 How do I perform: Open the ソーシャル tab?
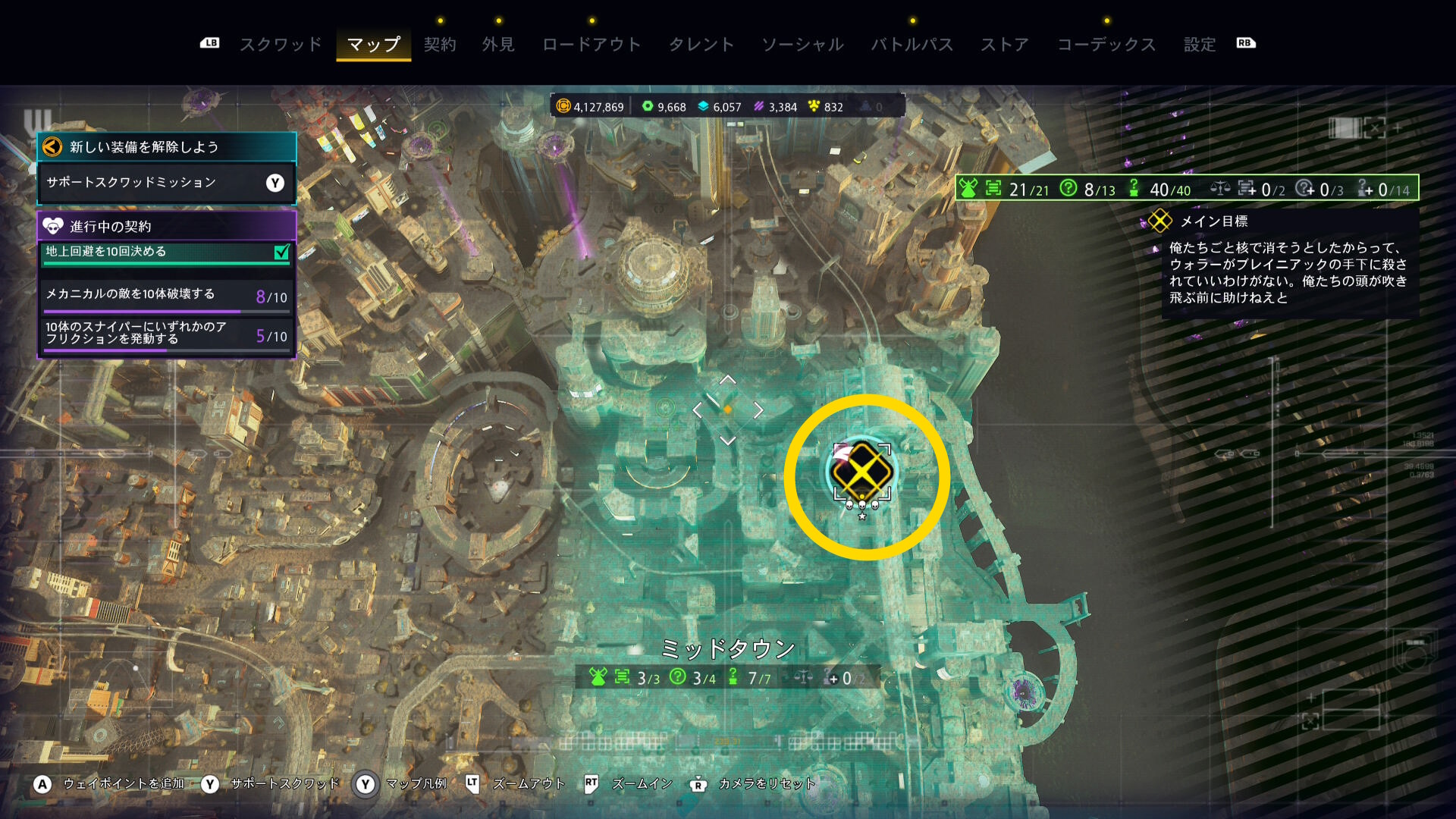point(802,44)
